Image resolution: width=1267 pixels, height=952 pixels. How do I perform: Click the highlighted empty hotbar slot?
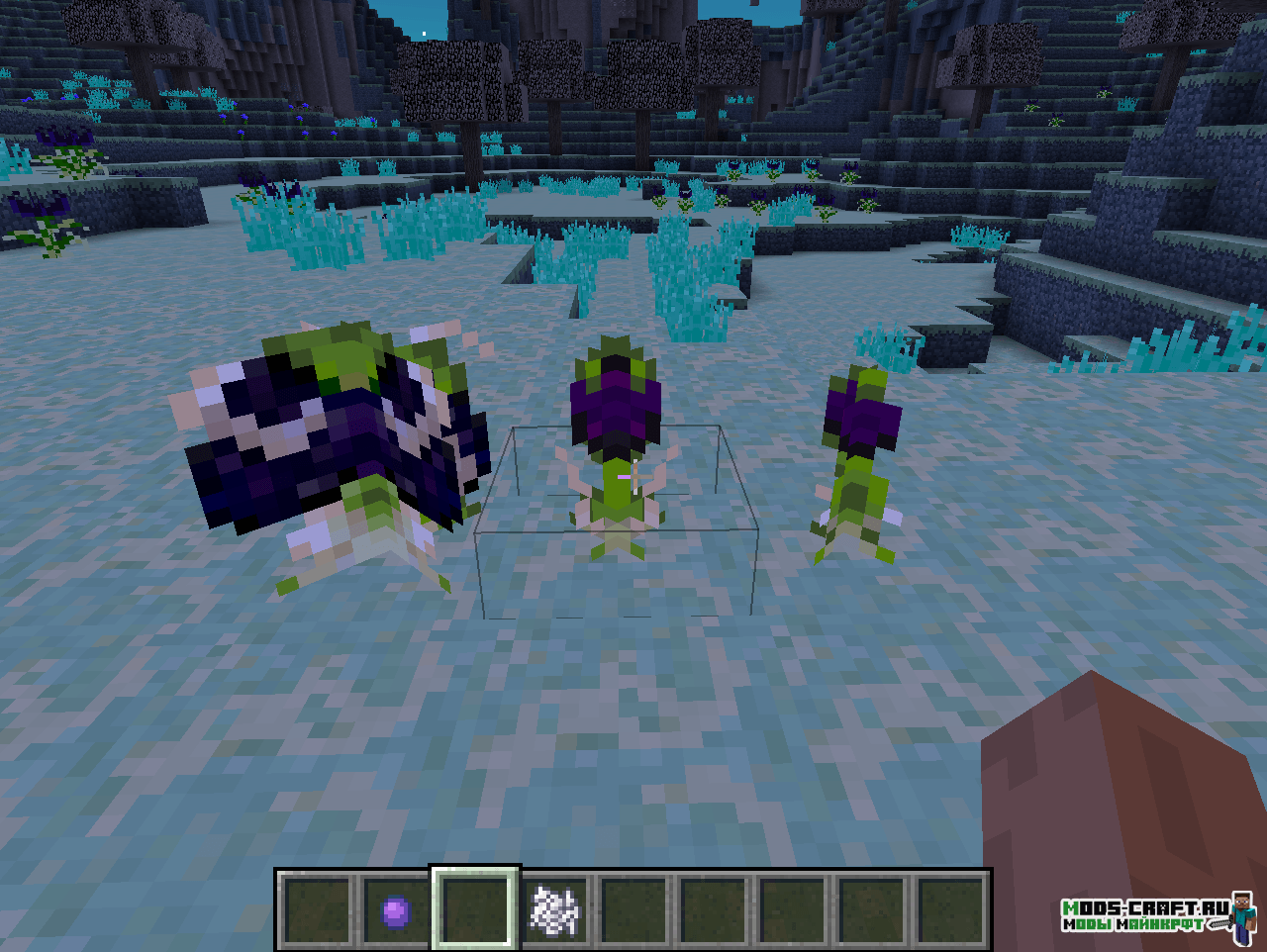[475, 908]
